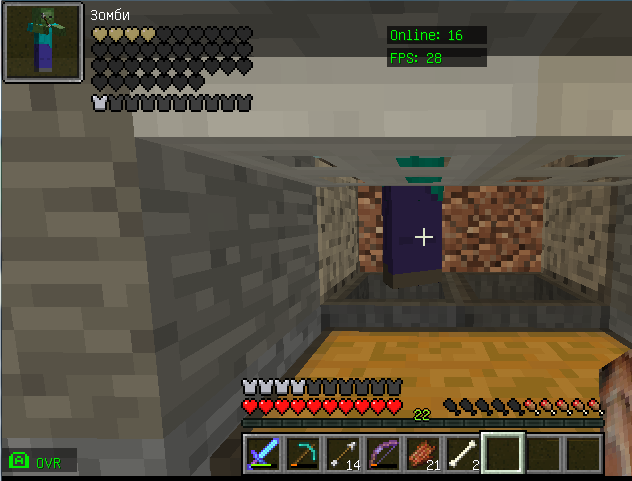Viewport: 632px width, 481px height.
Task: Pick the bone slot in the hotbar
Action: [x=463, y=453]
